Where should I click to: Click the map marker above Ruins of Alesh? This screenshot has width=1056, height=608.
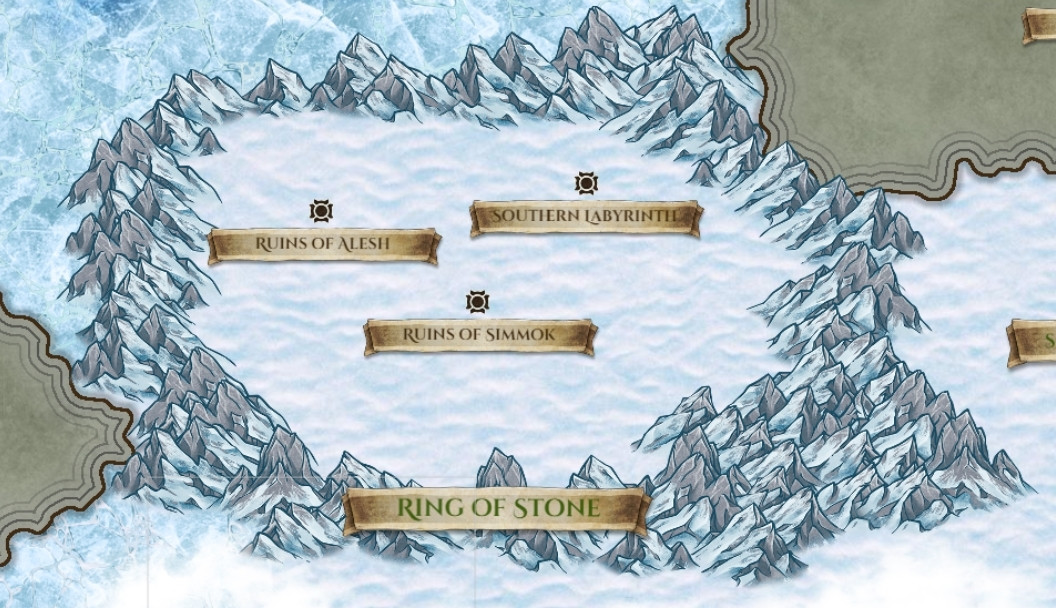coord(321,211)
